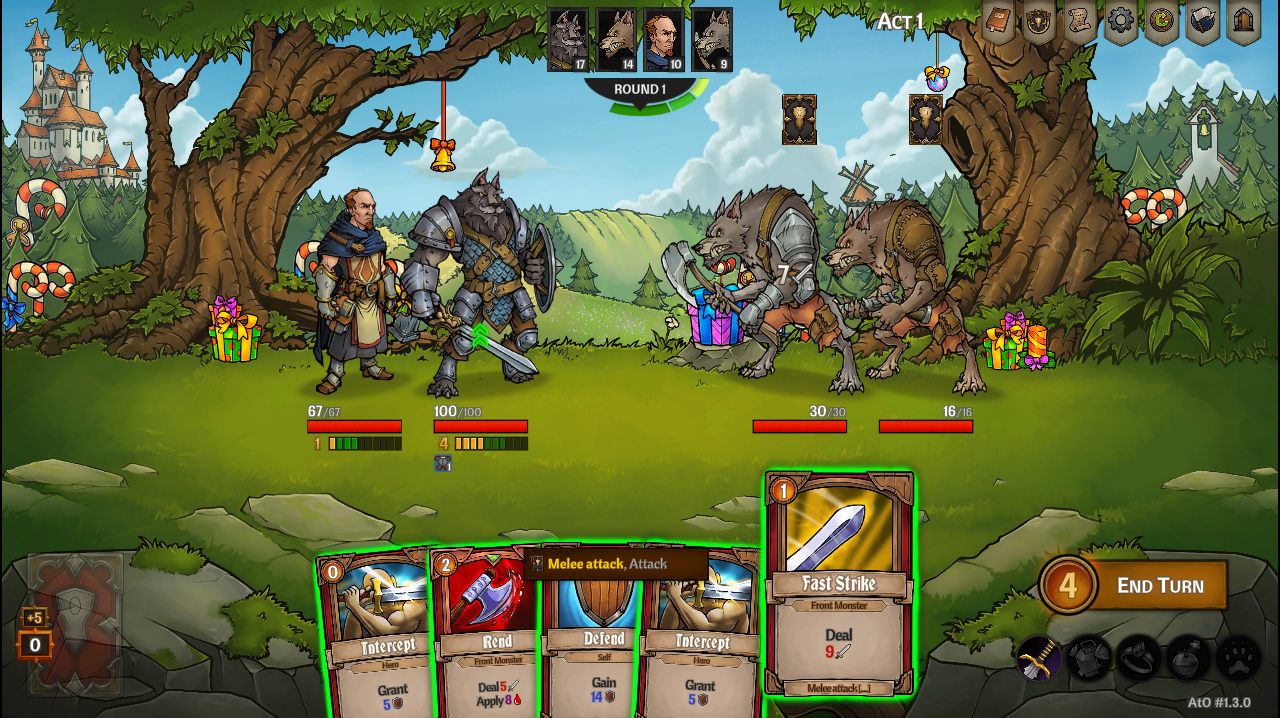Screen dimensions: 1280x718
Task: Open the brown tome book icon
Action: 998,21
